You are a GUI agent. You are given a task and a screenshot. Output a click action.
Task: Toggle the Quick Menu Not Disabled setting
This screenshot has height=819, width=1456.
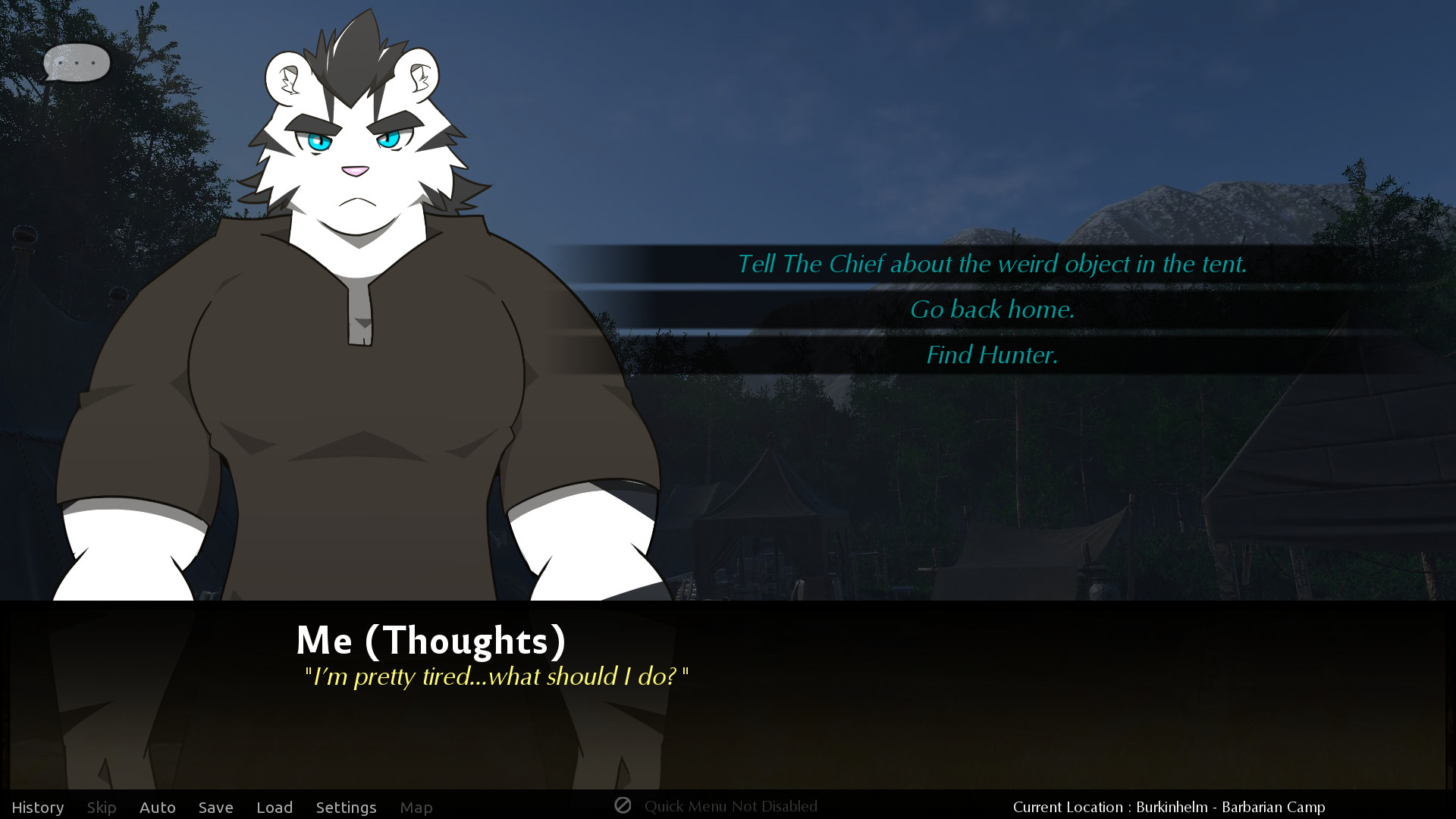[730, 806]
